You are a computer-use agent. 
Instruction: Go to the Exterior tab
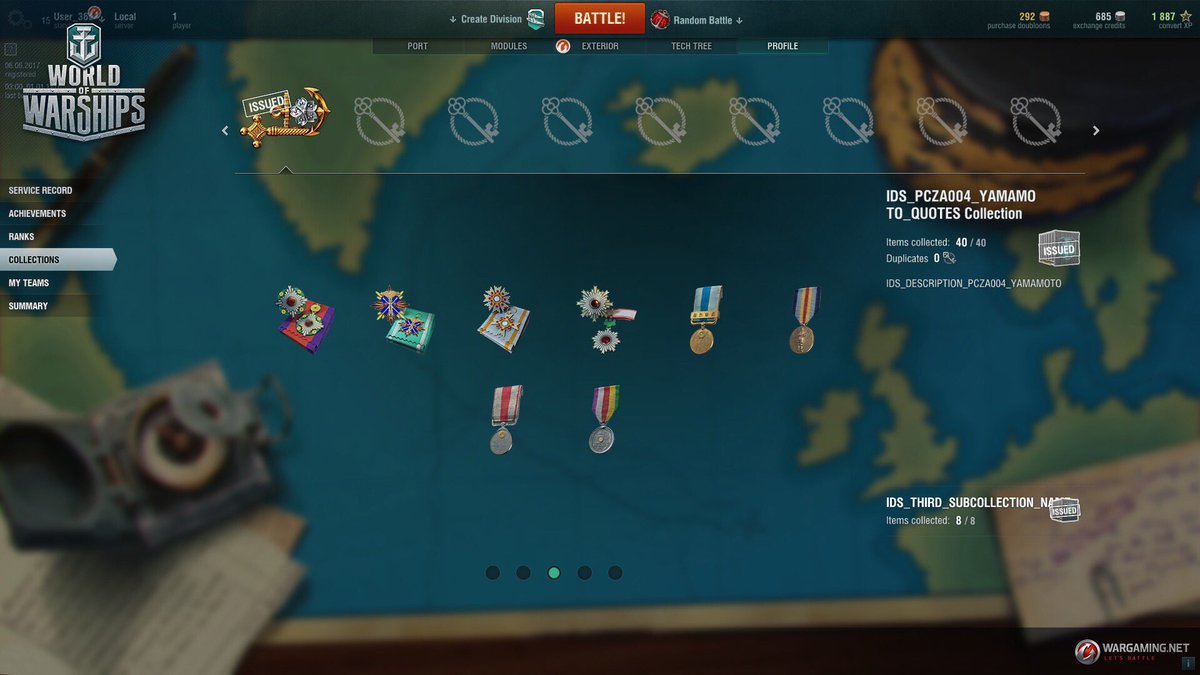tap(599, 46)
